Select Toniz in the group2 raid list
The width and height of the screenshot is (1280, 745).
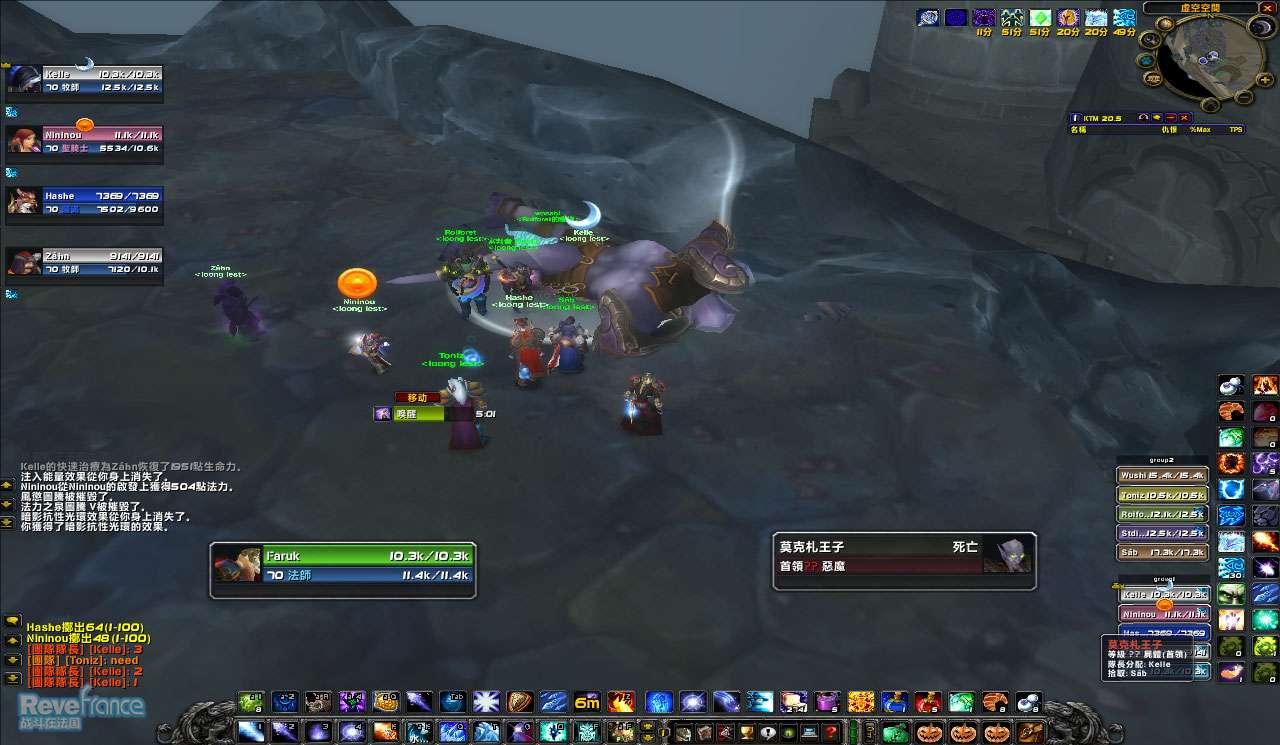click(x=1162, y=495)
